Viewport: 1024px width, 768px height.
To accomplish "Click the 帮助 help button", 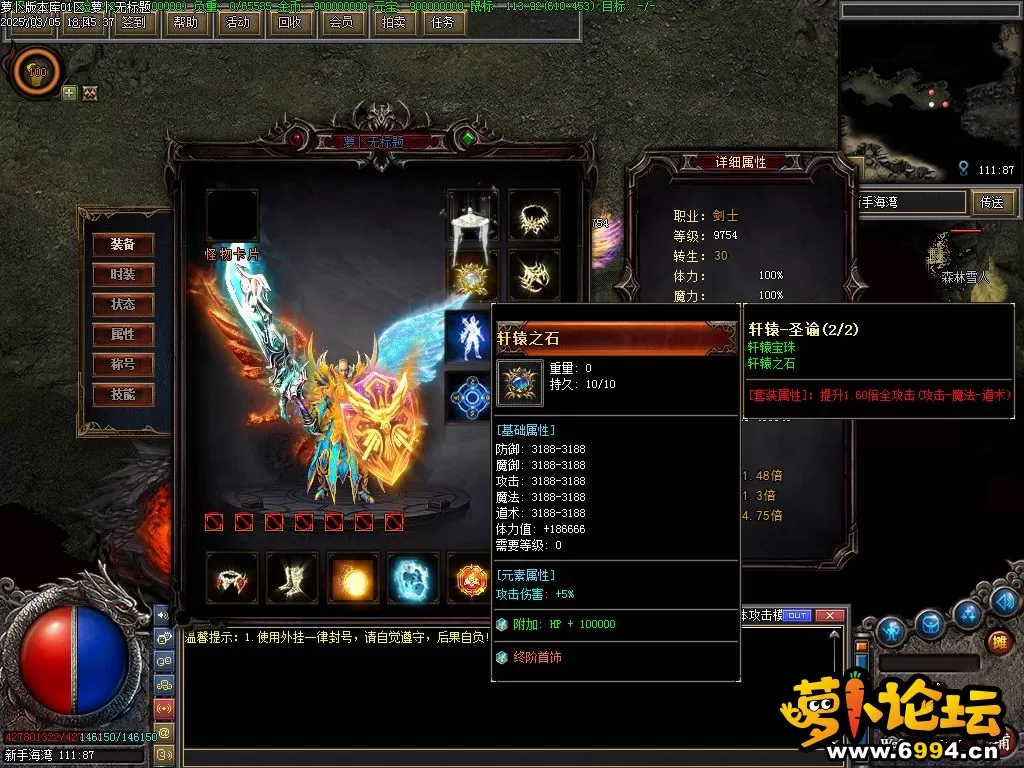I will tap(185, 21).
